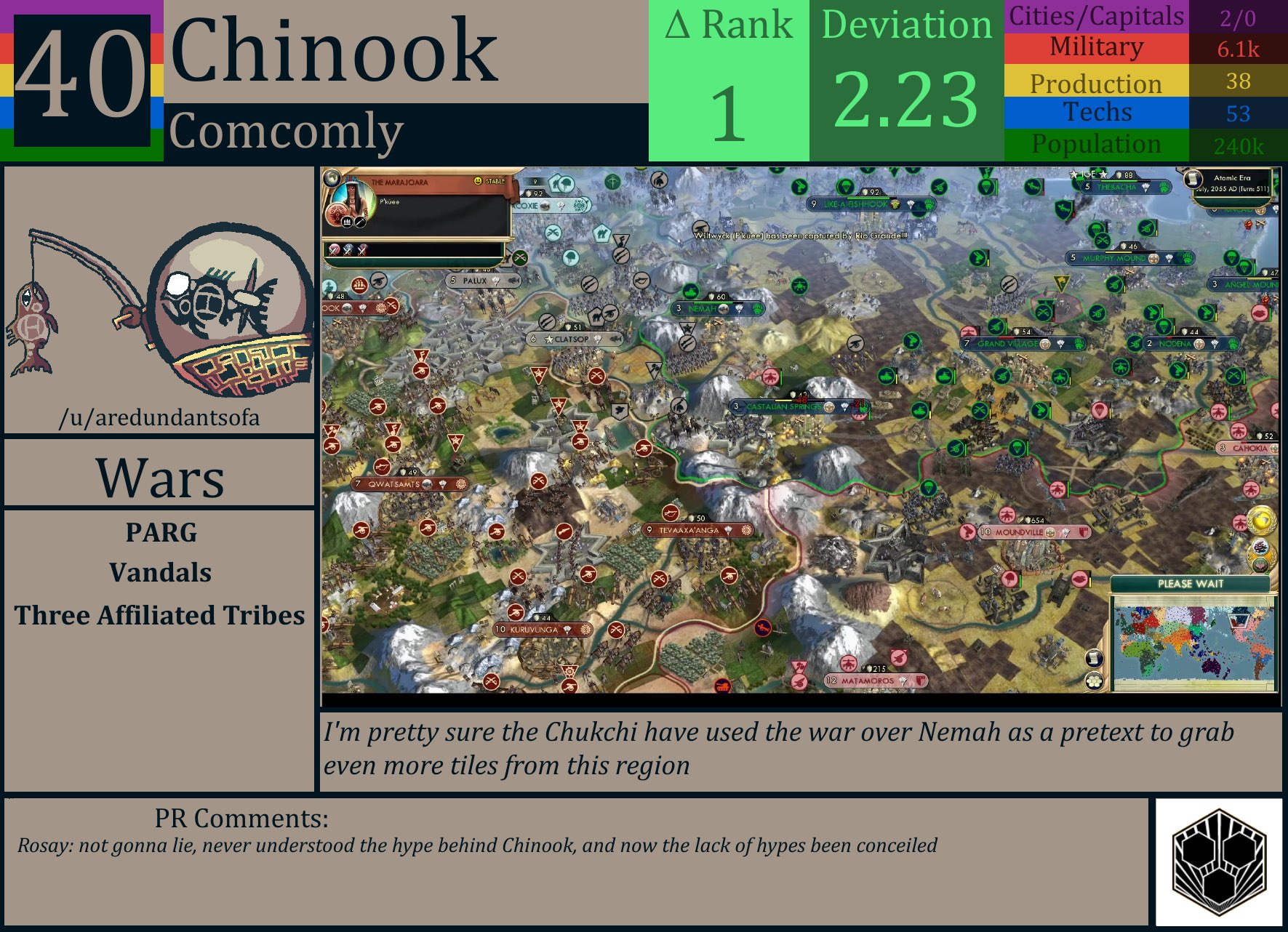
Task: Toggle the globe view icon at the map's top-left corner
Action: click(x=332, y=179)
